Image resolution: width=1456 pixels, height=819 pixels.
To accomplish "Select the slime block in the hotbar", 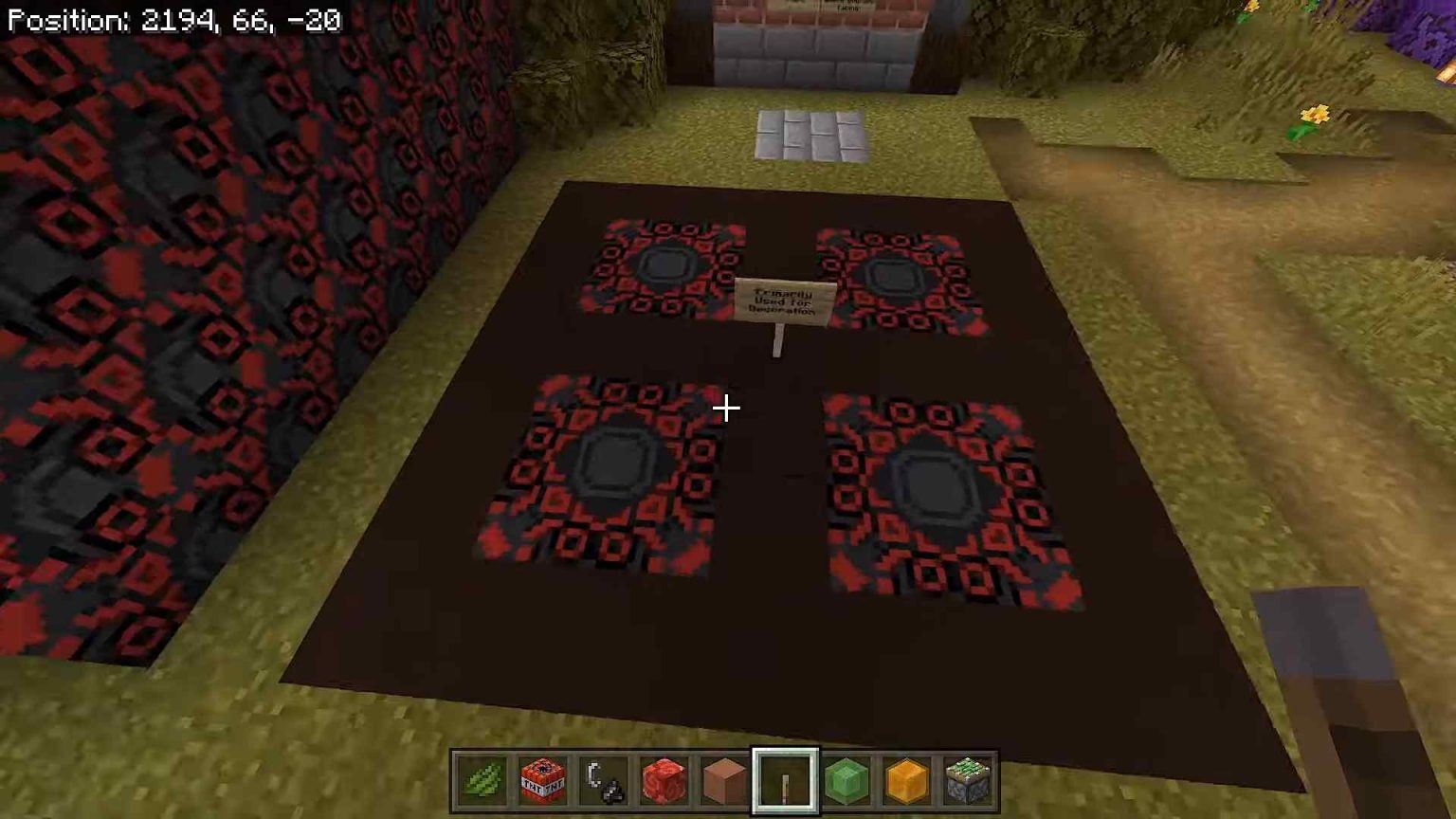I will coord(846,779).
